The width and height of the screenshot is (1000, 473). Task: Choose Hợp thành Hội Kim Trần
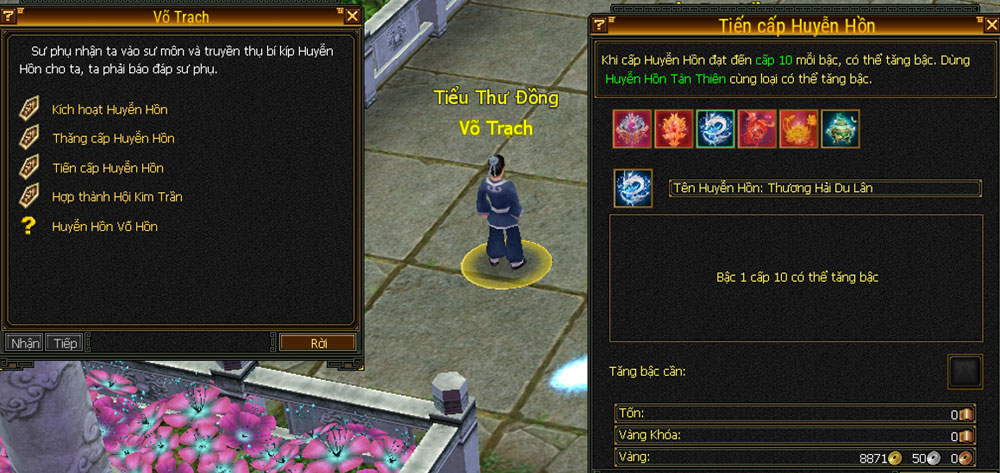(x=116, y=197)
